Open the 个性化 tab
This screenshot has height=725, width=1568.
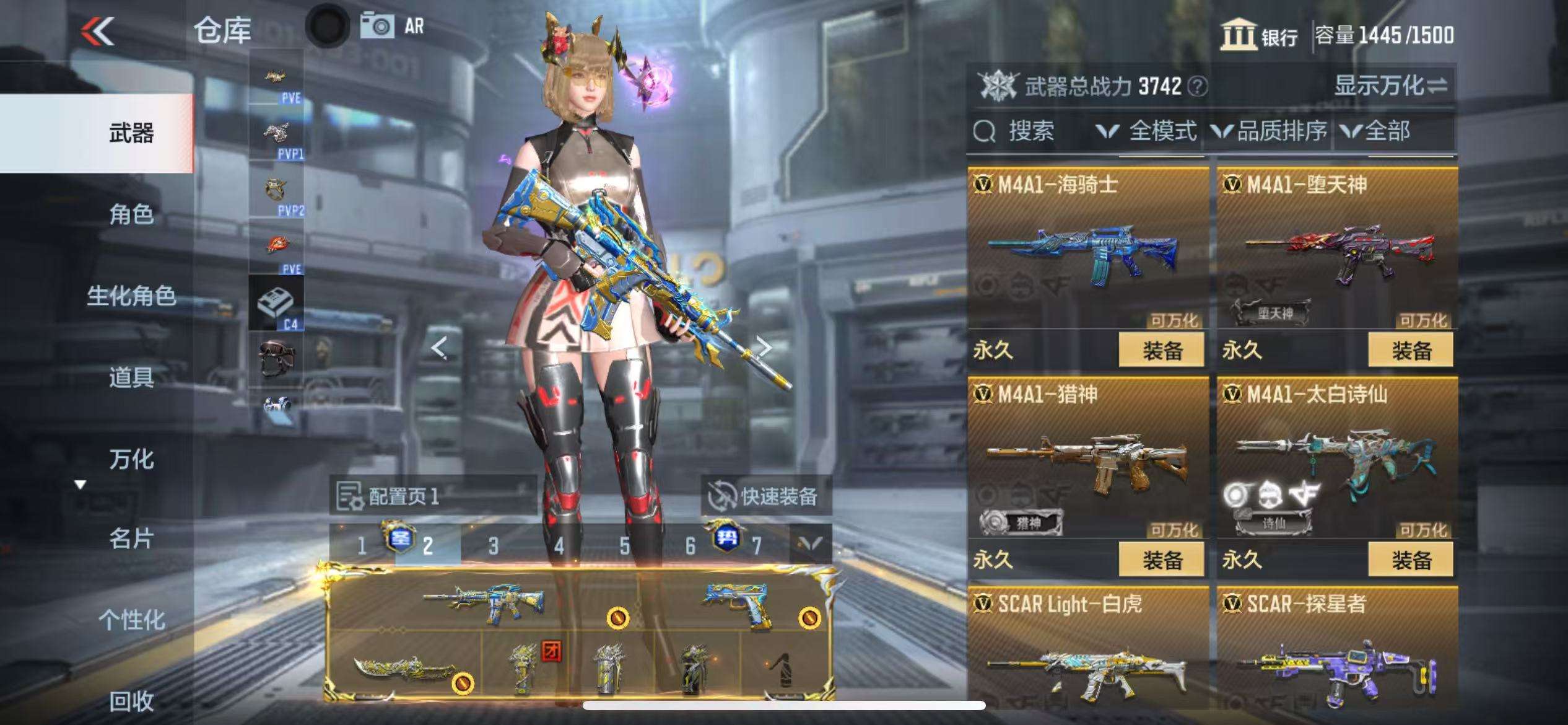click(x=131, y=620)
